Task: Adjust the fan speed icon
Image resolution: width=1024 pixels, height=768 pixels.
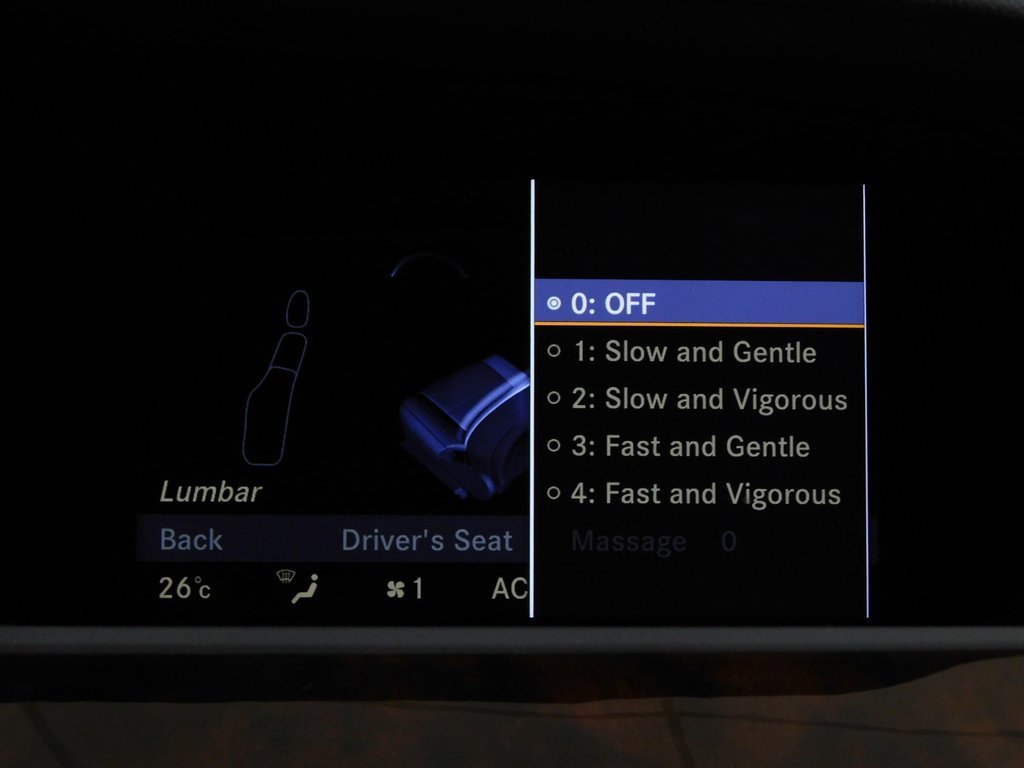Action: pyautogui.click(x=404, y=589)
